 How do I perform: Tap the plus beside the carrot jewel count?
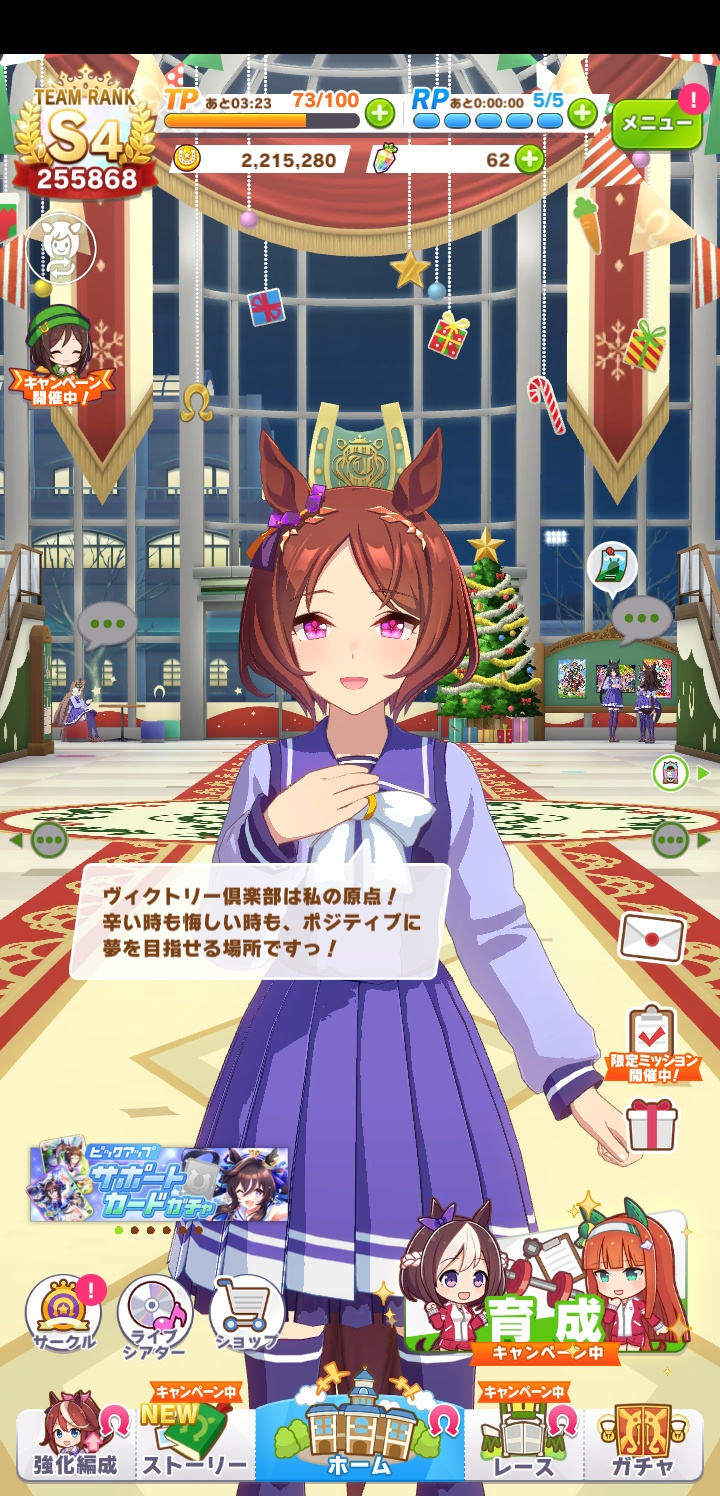529,159
